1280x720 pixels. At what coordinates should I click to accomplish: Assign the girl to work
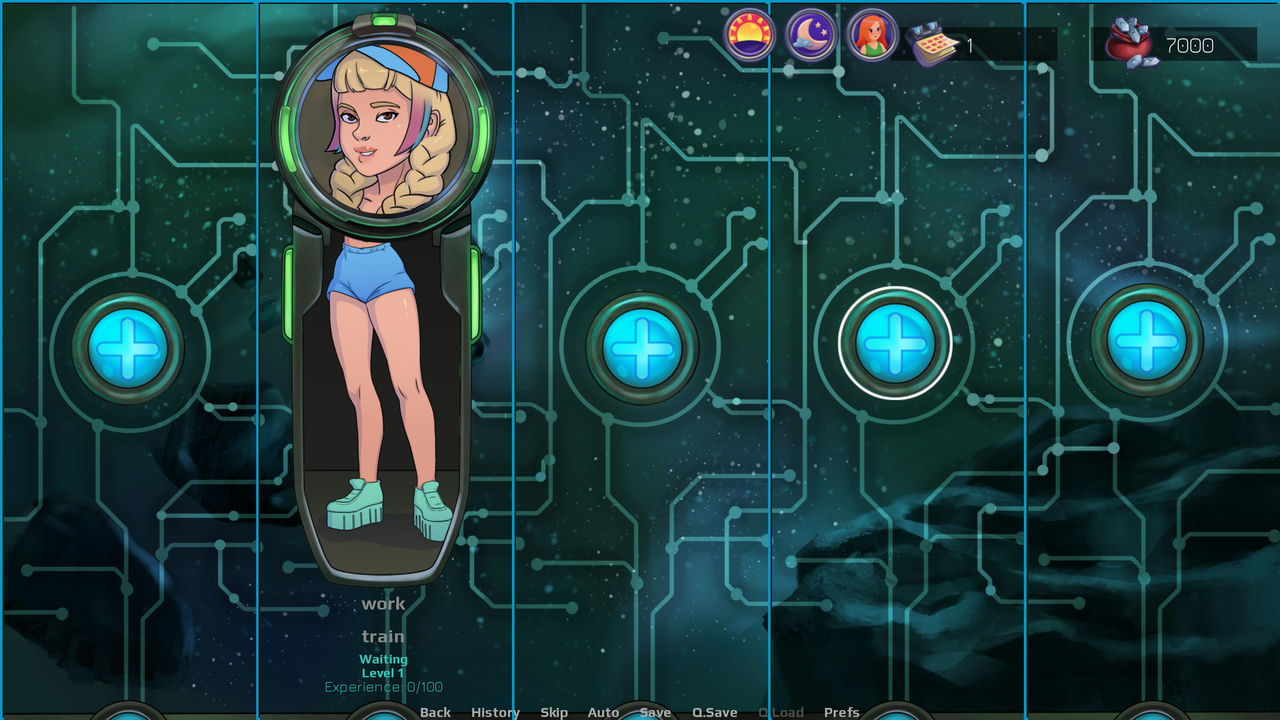pos(384,603)
